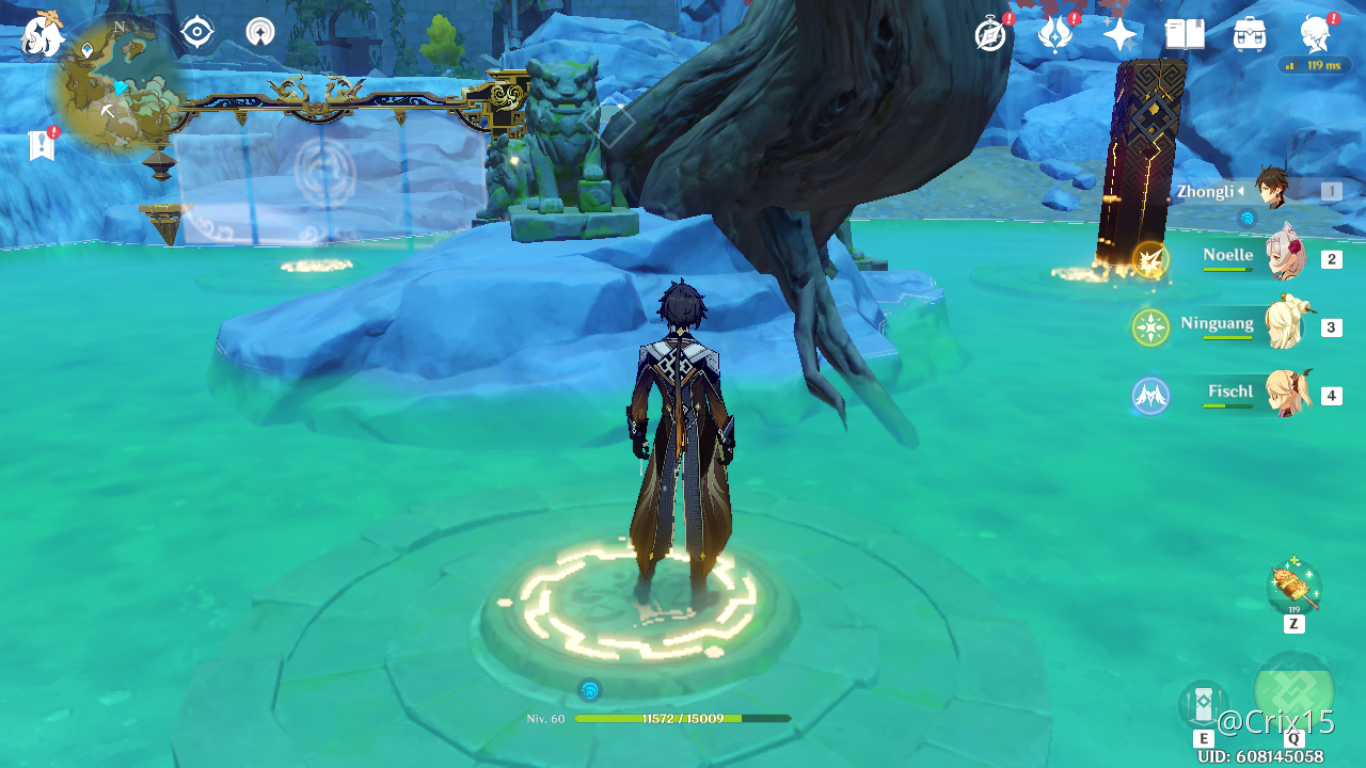Viewport: 1366px width, 768px height.
Task: Open the compass events icon
Action: pyautogui.click(x=990, y=35)
